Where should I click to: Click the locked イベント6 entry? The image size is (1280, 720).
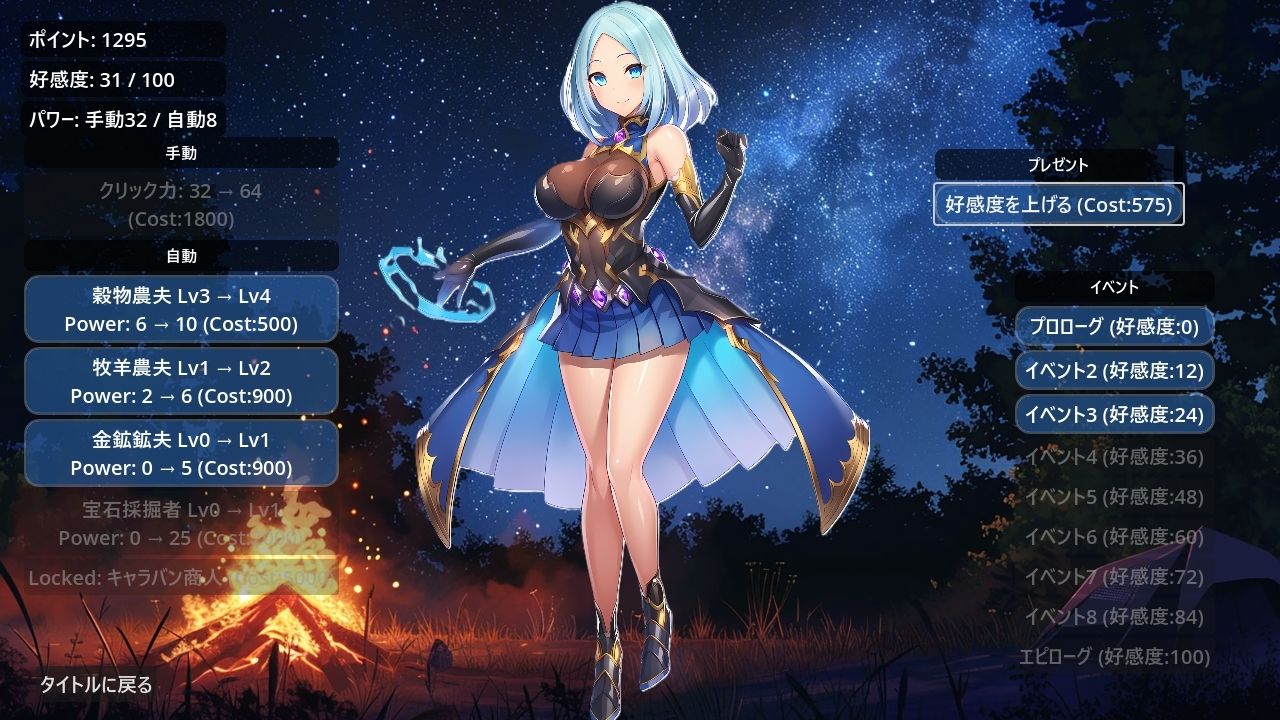coord(1114,537)
